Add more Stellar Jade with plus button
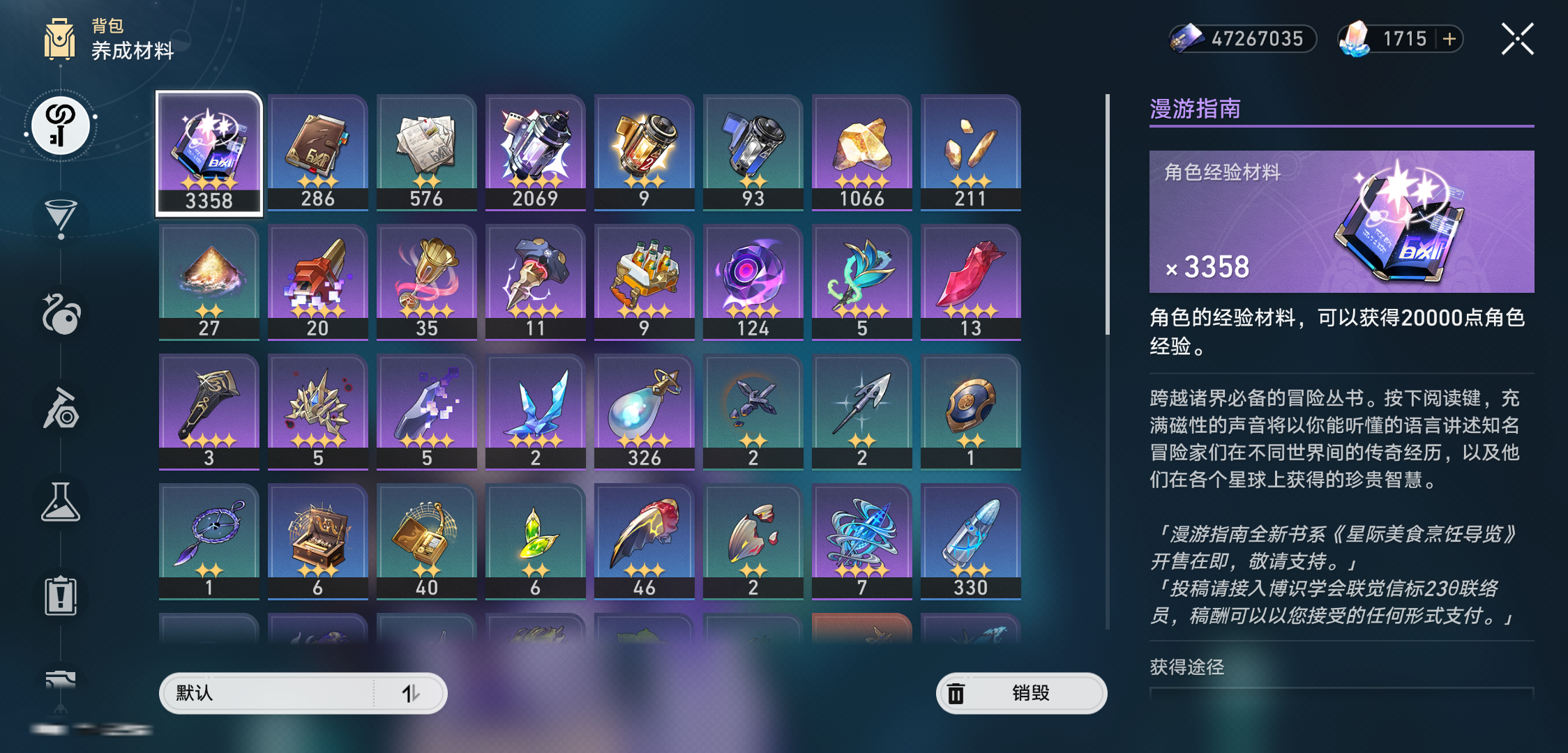 [x=1449, y=39]
